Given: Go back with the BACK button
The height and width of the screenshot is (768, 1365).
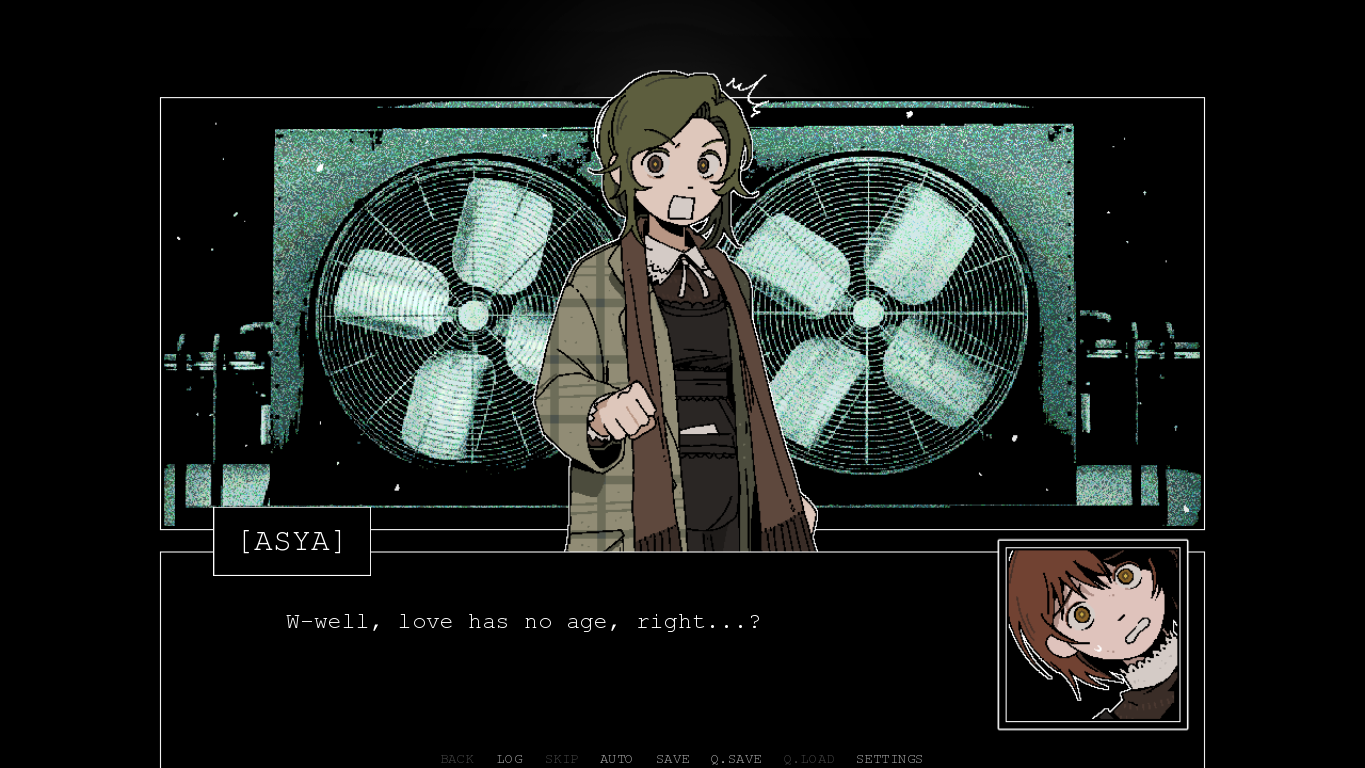Looking at the screenshot, I should click(x=457, y=759).
